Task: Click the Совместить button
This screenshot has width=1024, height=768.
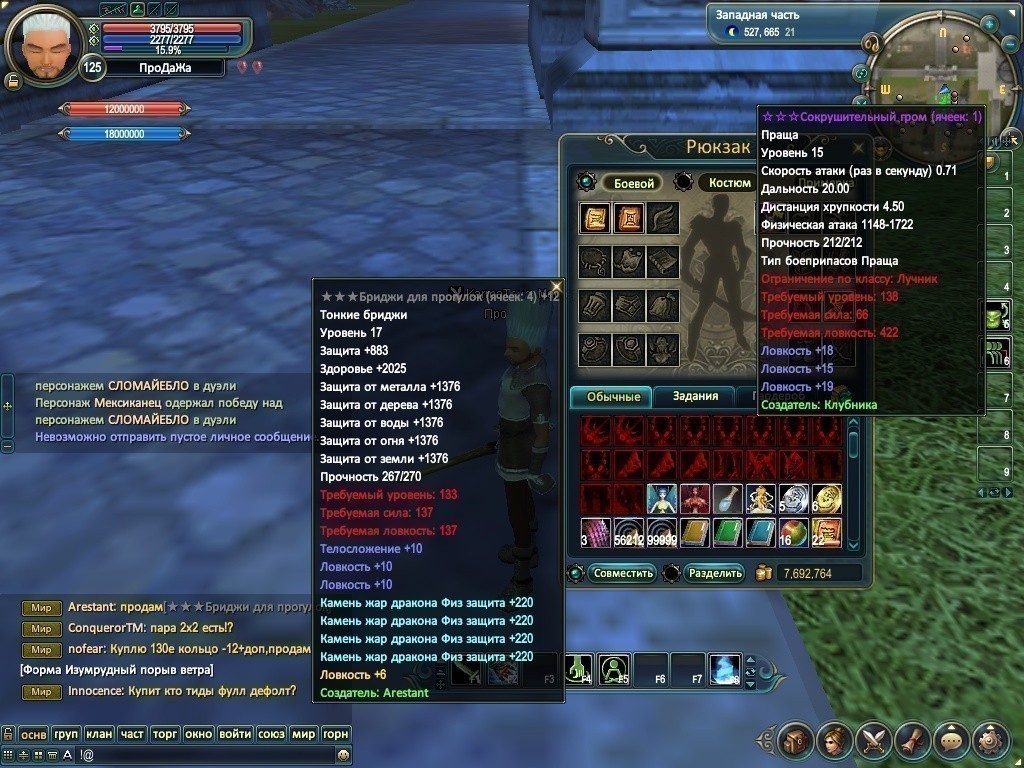Action: coord(622,573)
